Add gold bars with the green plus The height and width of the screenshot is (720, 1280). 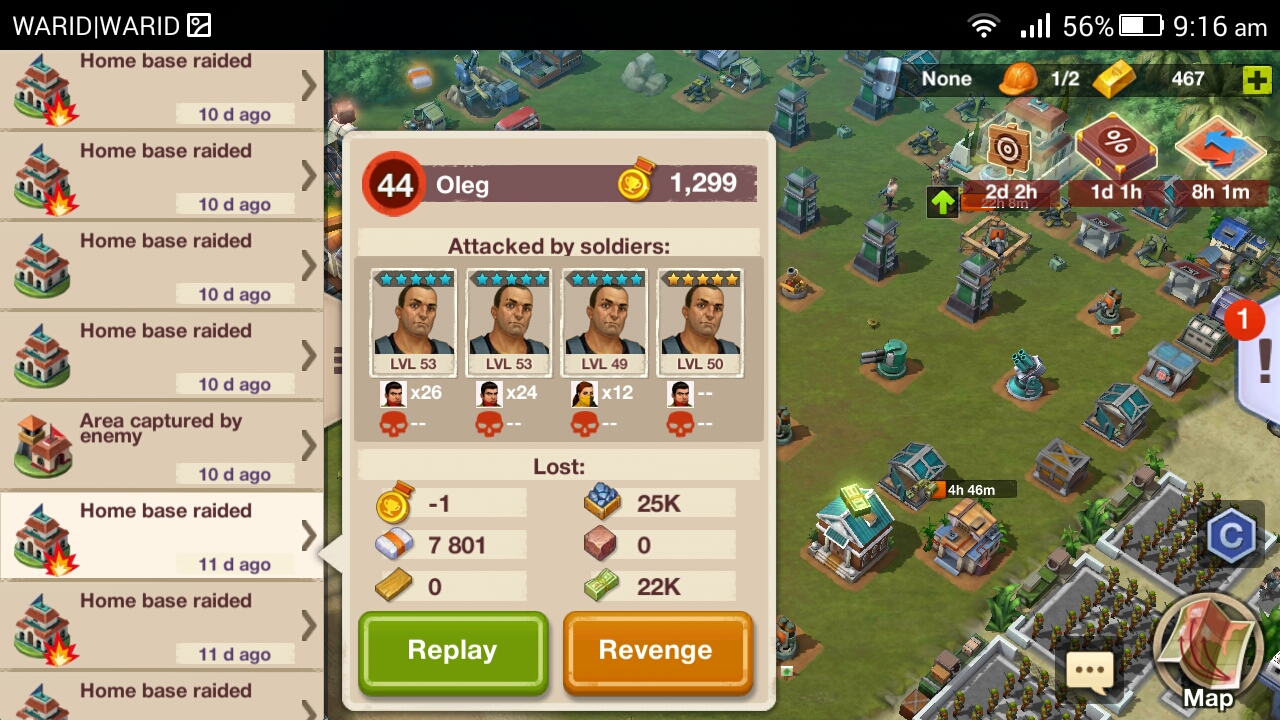click(1256, 80)
